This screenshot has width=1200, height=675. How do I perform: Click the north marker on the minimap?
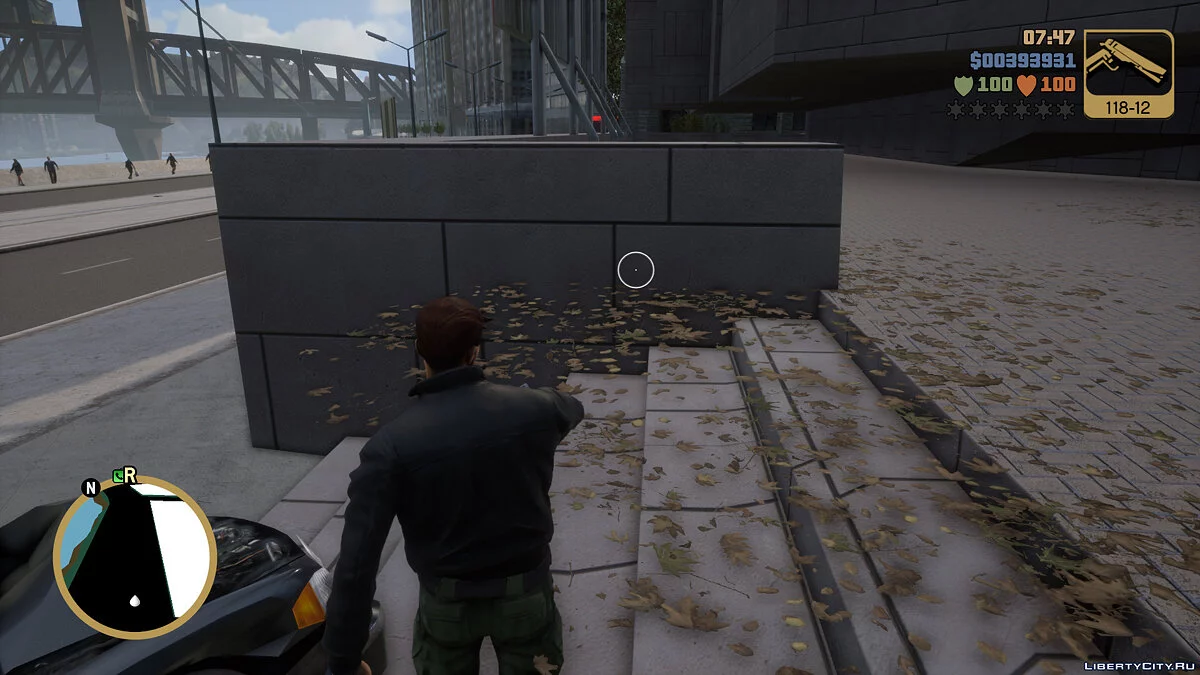click(91, 488)
